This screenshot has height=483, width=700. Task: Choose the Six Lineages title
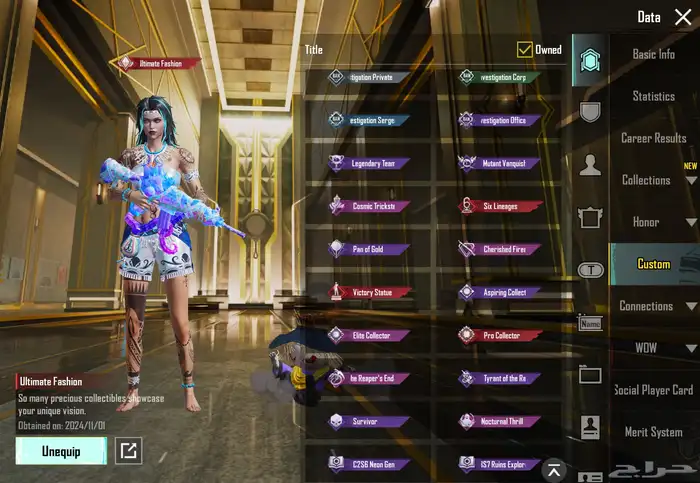[499, 206]
